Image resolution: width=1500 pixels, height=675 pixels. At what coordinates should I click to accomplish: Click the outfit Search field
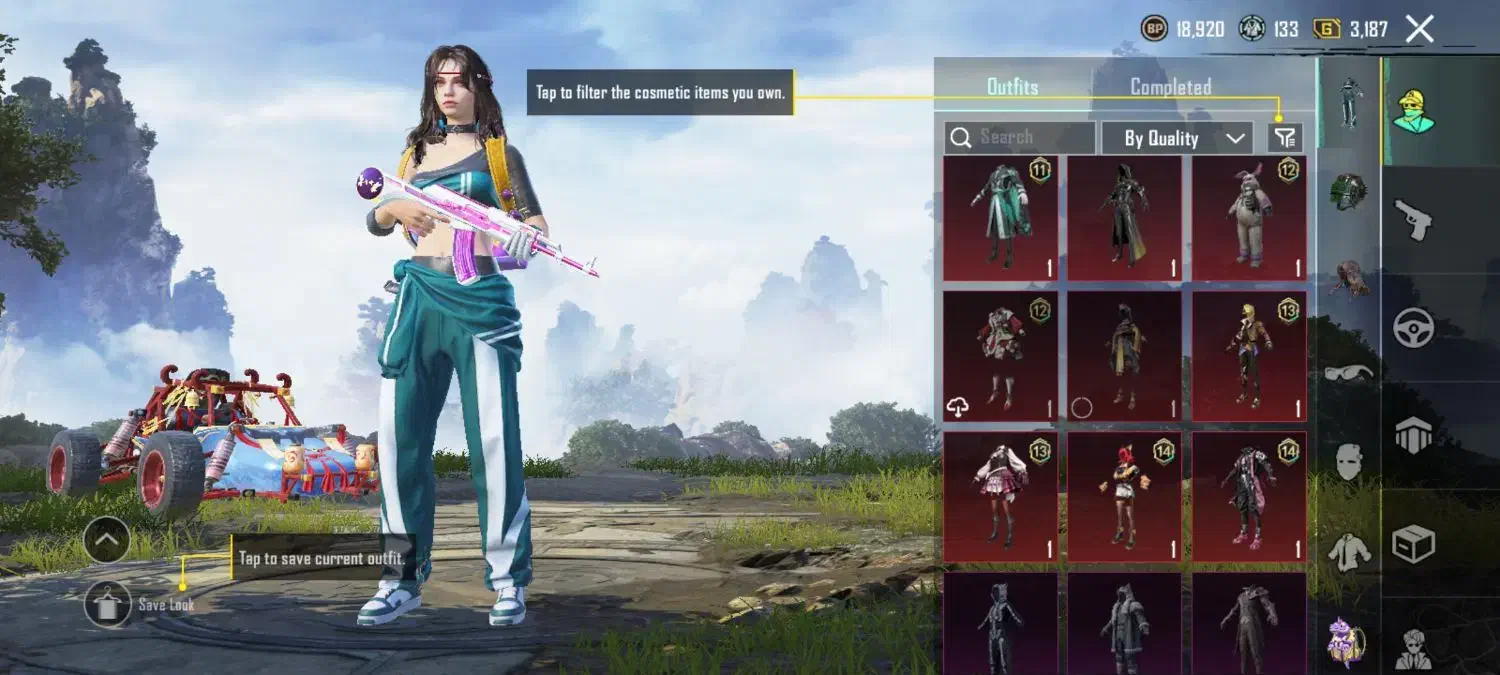pyautogui.click(x=1020, y=138)
